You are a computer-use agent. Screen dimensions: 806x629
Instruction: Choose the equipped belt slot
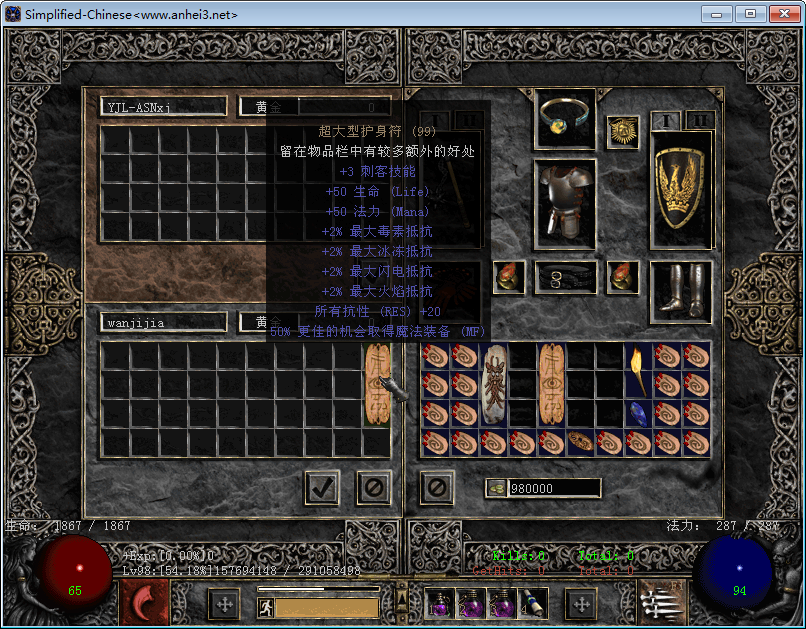(x=565, y=277)
